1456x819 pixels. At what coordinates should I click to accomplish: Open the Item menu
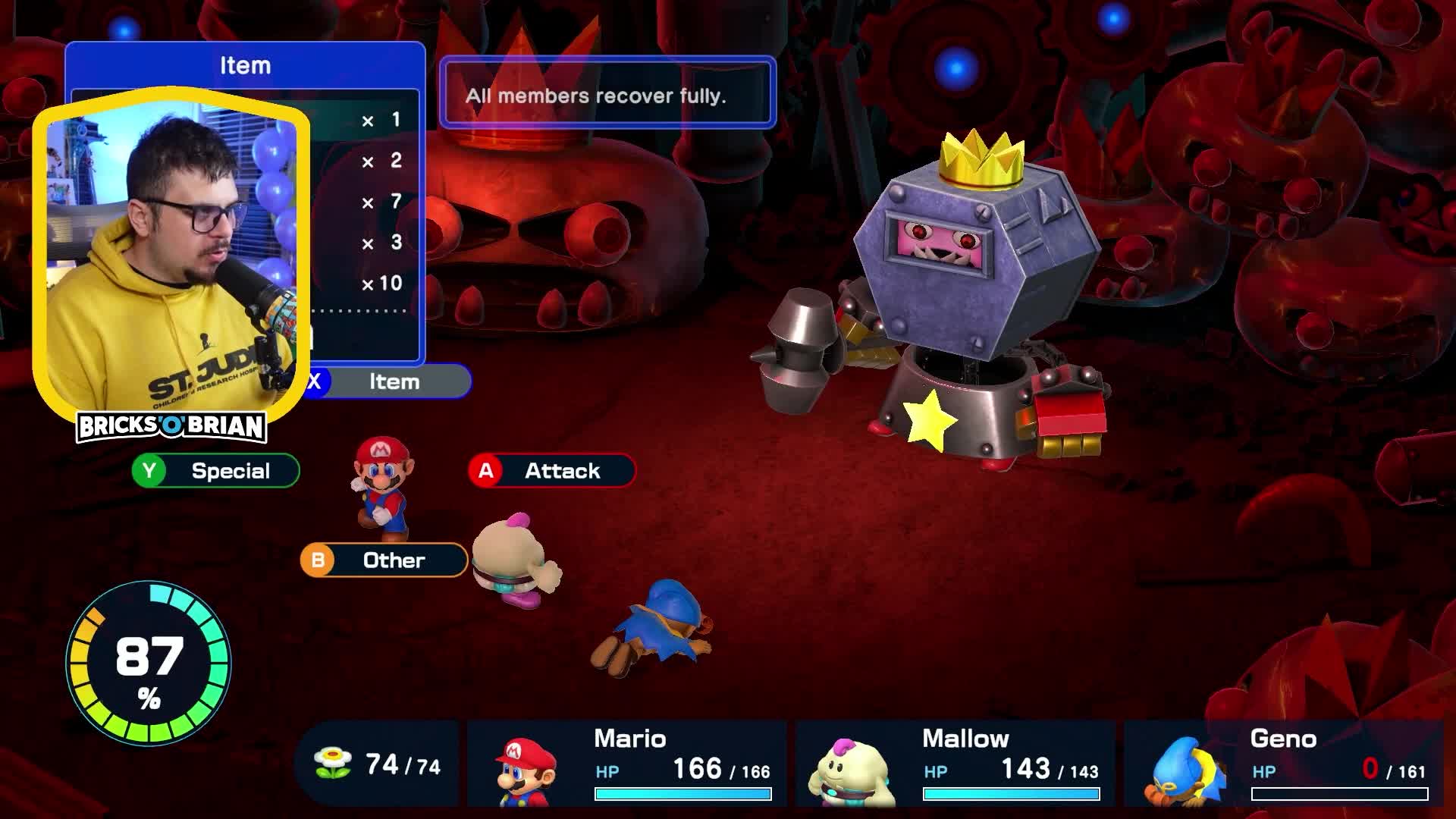click(394, 382)
